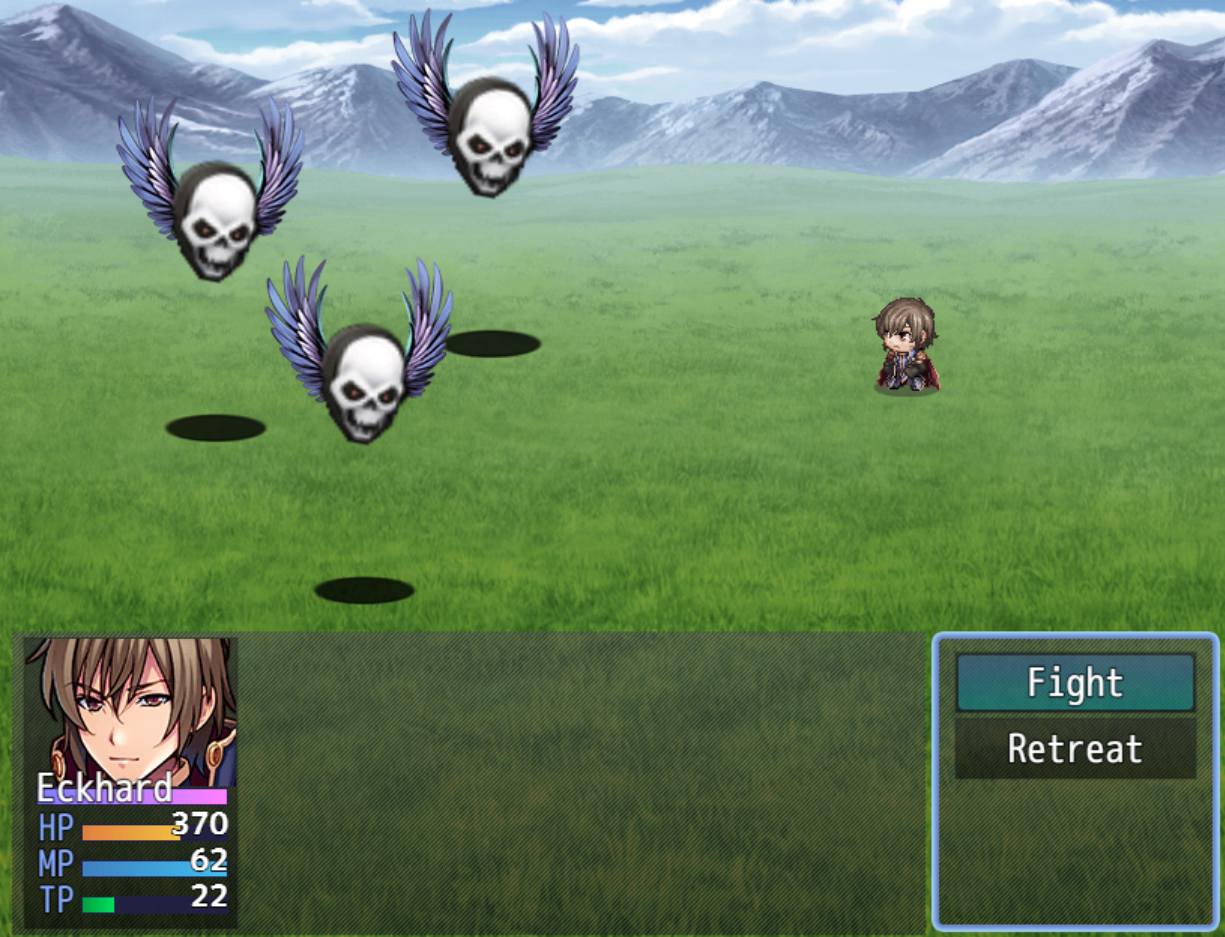Viewport: 1225px width, 937px height.
Task: Choose the Fight command
Action: click(x=1075, y=683)
